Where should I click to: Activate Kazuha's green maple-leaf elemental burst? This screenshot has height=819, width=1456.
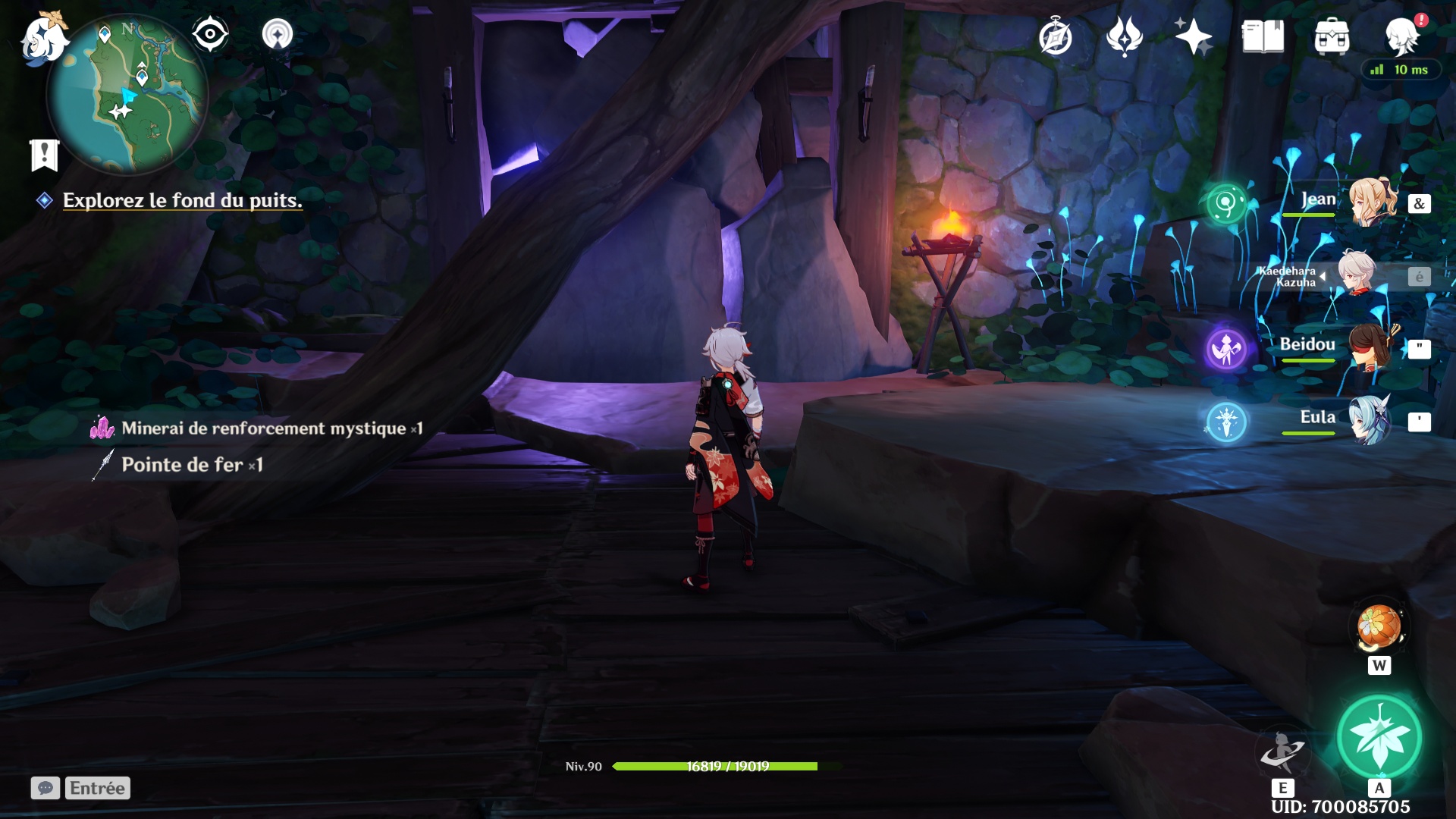pos(1379,737)
